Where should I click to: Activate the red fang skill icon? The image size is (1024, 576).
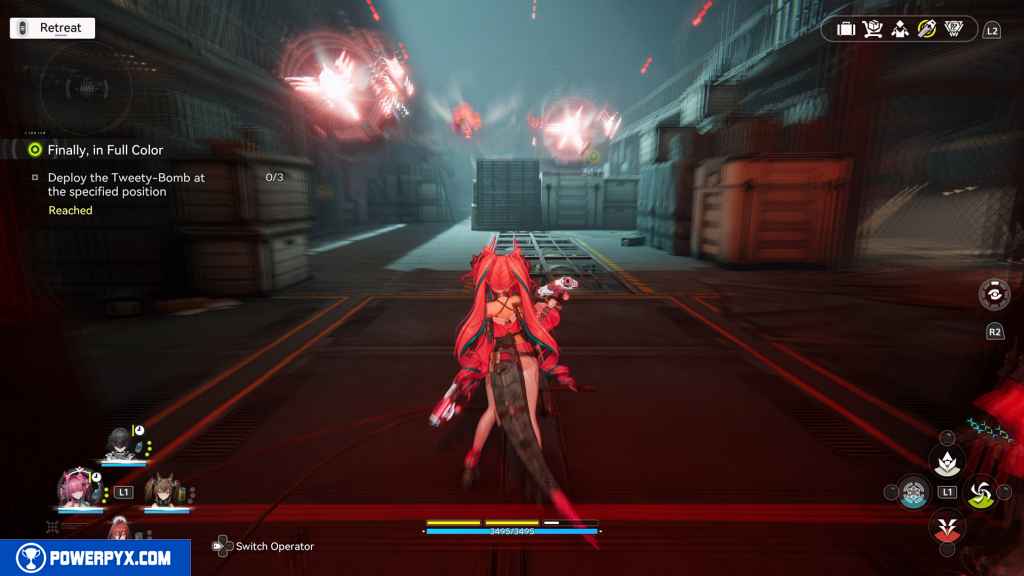(x=946, y=524)
